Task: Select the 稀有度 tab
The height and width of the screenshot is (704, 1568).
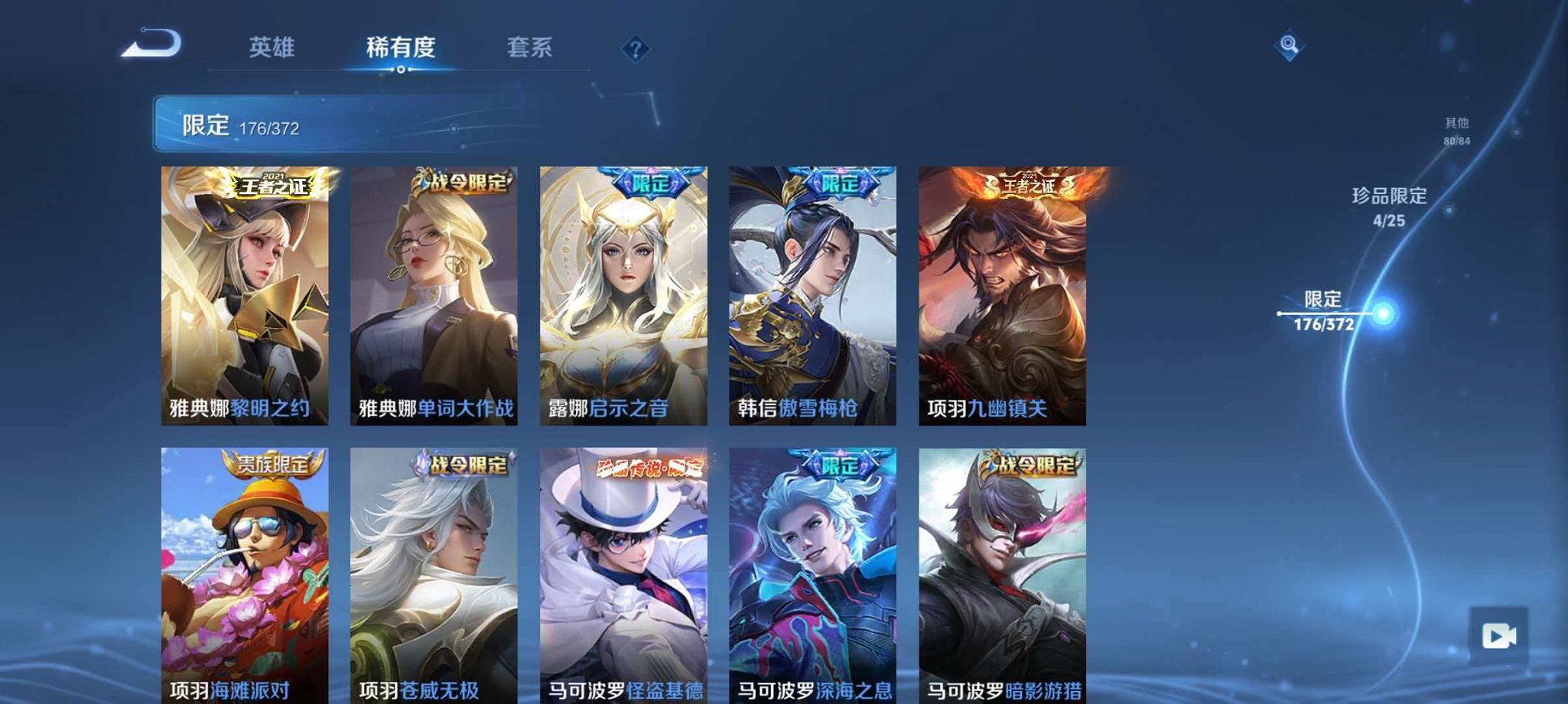Action: (x=401, y=47)
